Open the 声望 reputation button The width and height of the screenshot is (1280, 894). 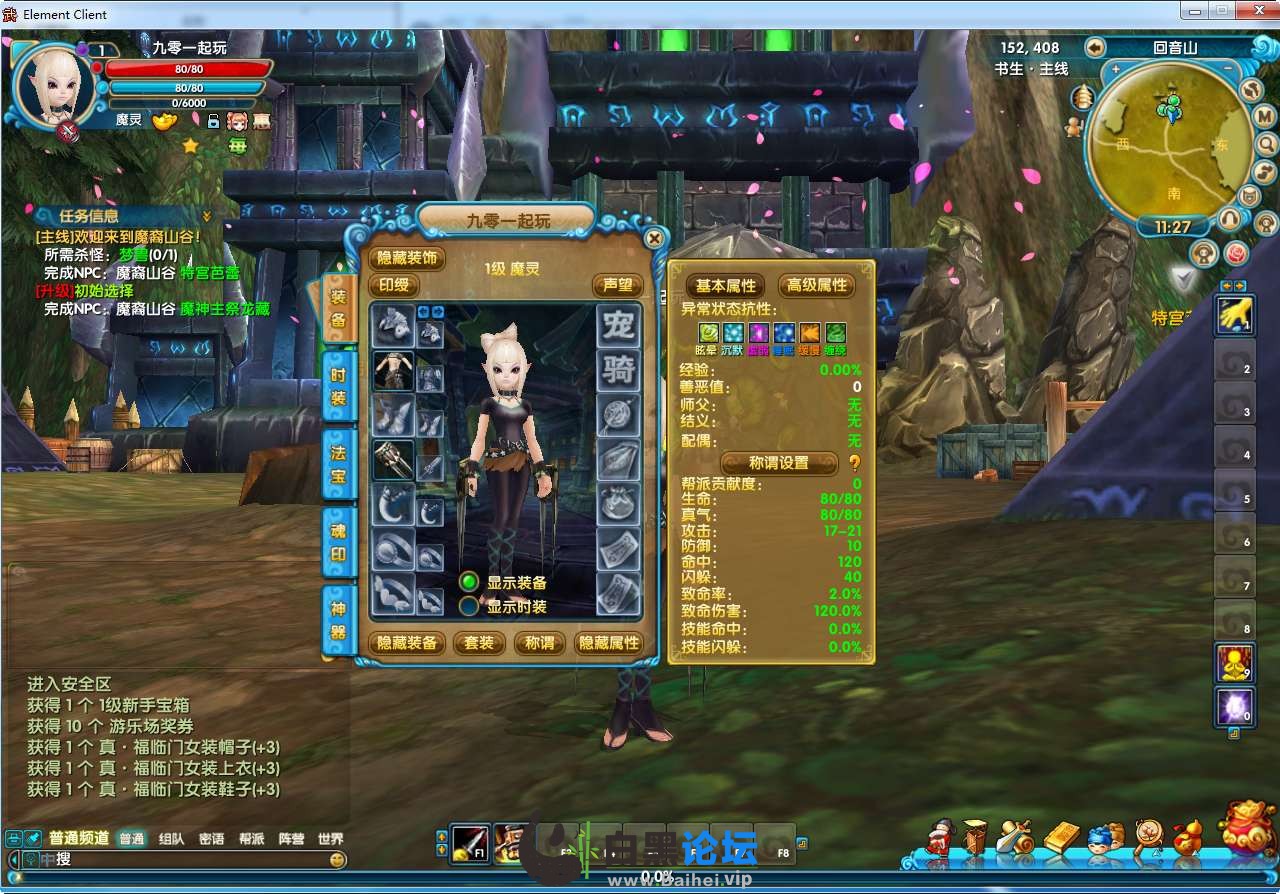click(617, 285)
